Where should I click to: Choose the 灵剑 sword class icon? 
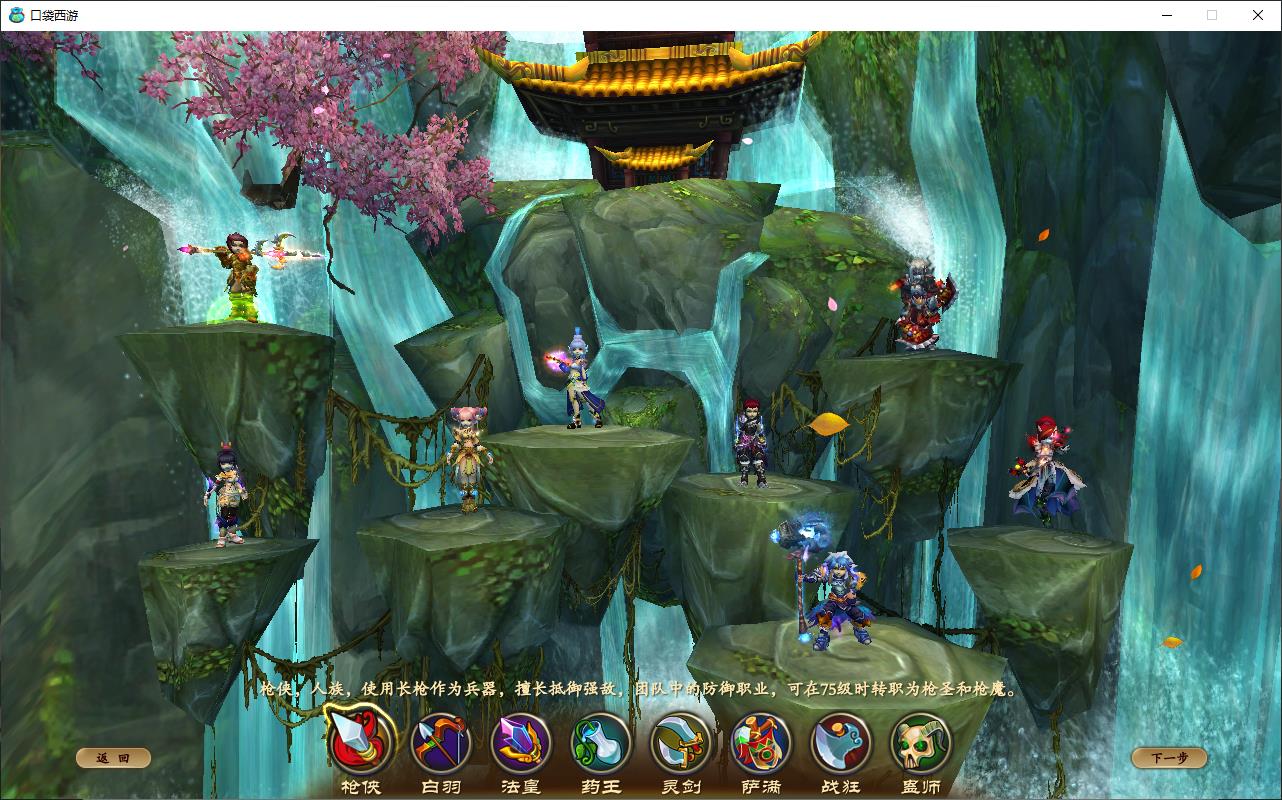[x=681, y=743]
